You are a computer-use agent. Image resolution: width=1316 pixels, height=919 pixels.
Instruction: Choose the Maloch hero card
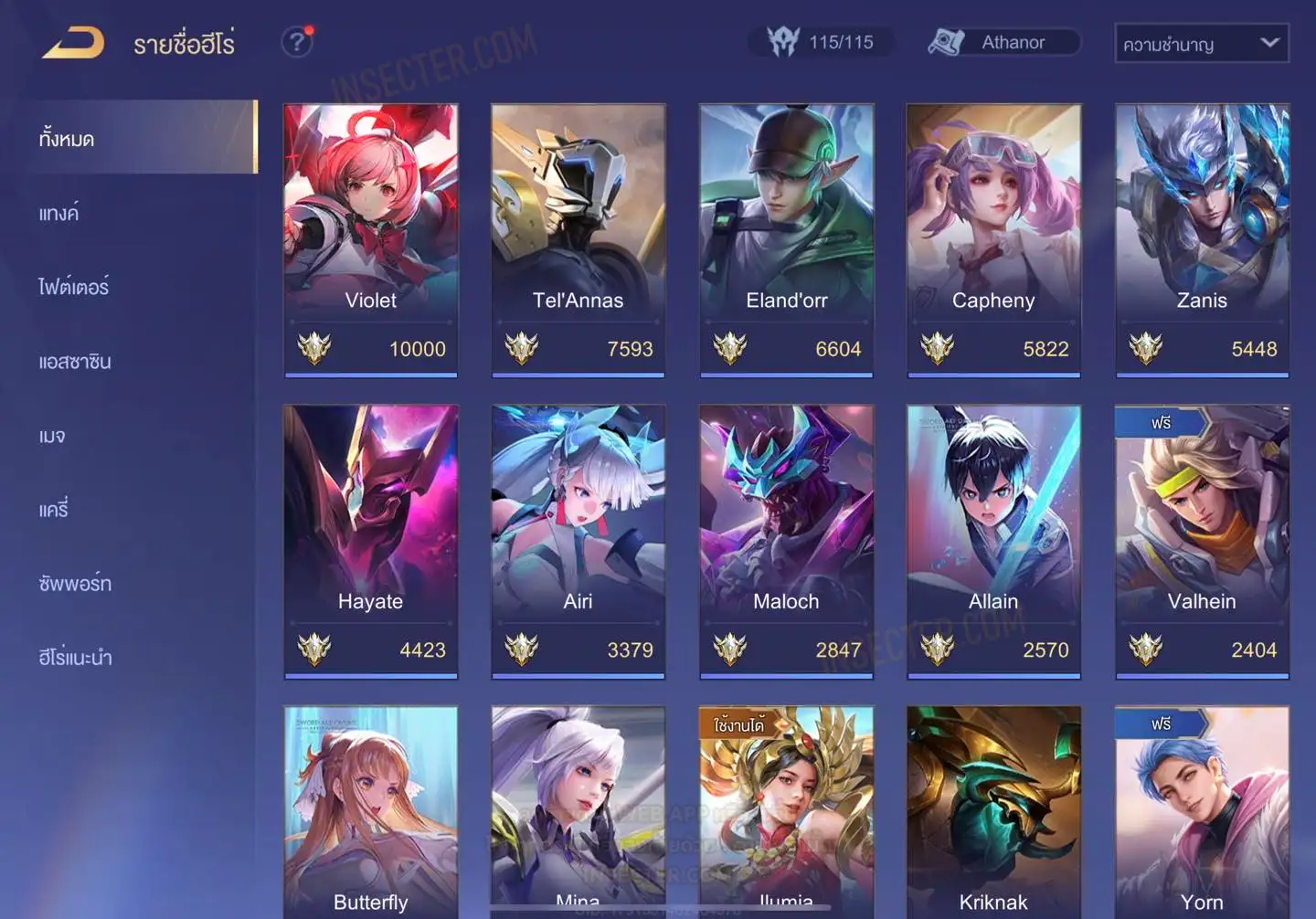tap(786, 541)
